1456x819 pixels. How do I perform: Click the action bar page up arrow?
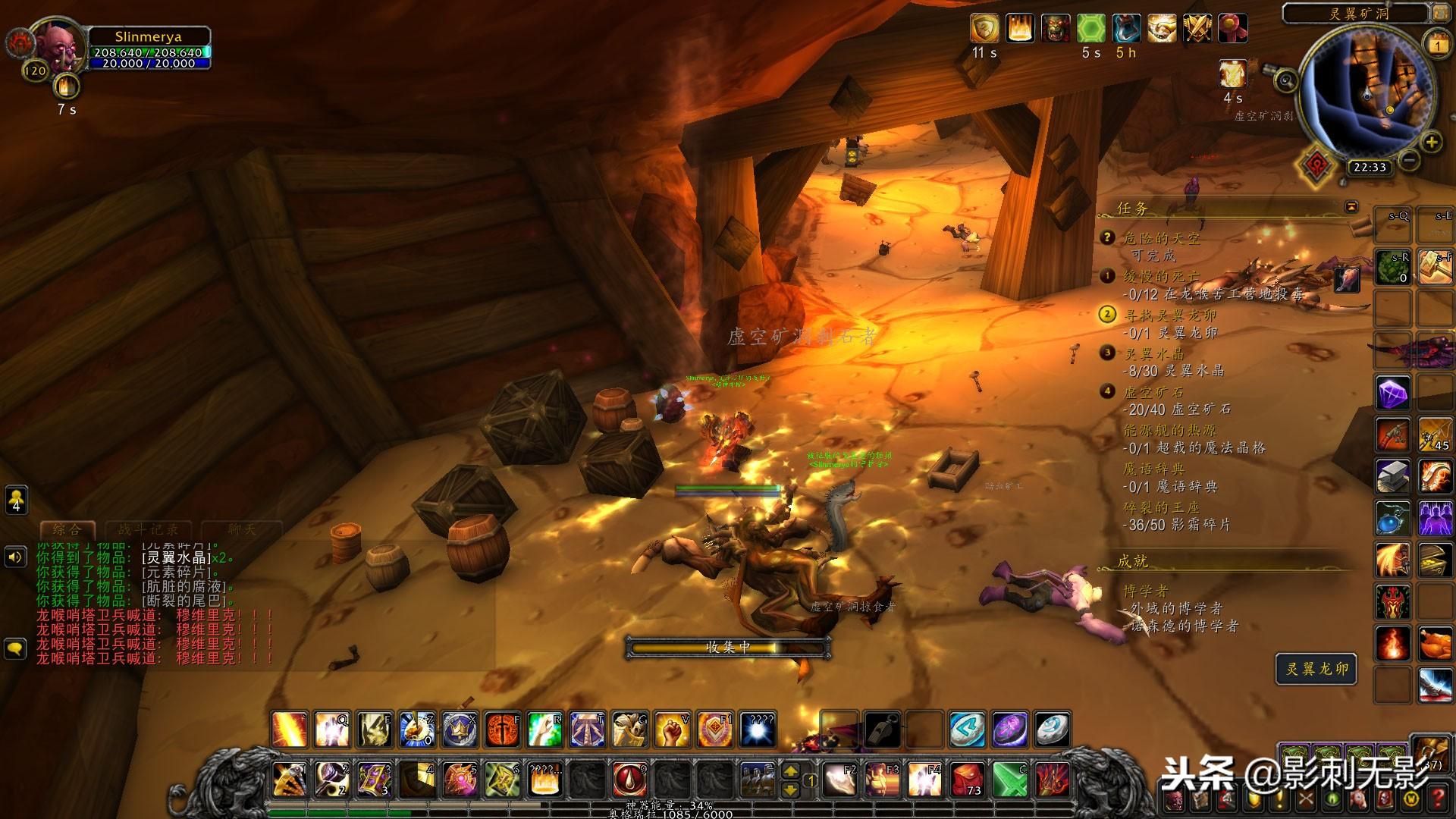pos(790,770)
